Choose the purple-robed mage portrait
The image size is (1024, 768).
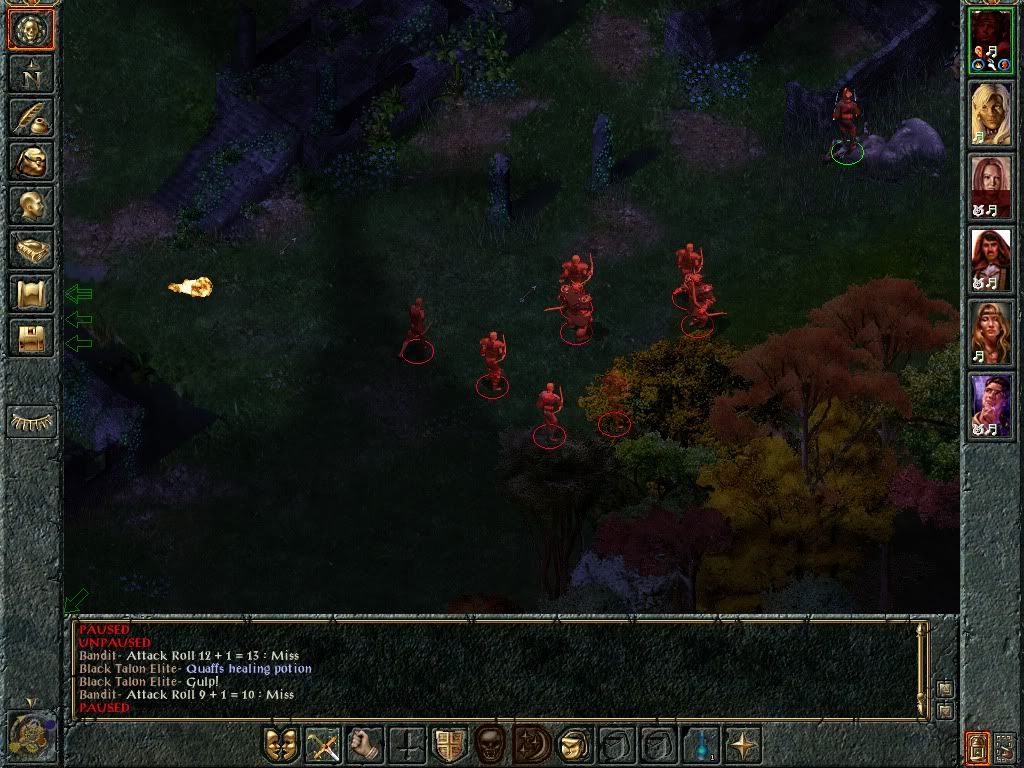click(x=991, y=406)
